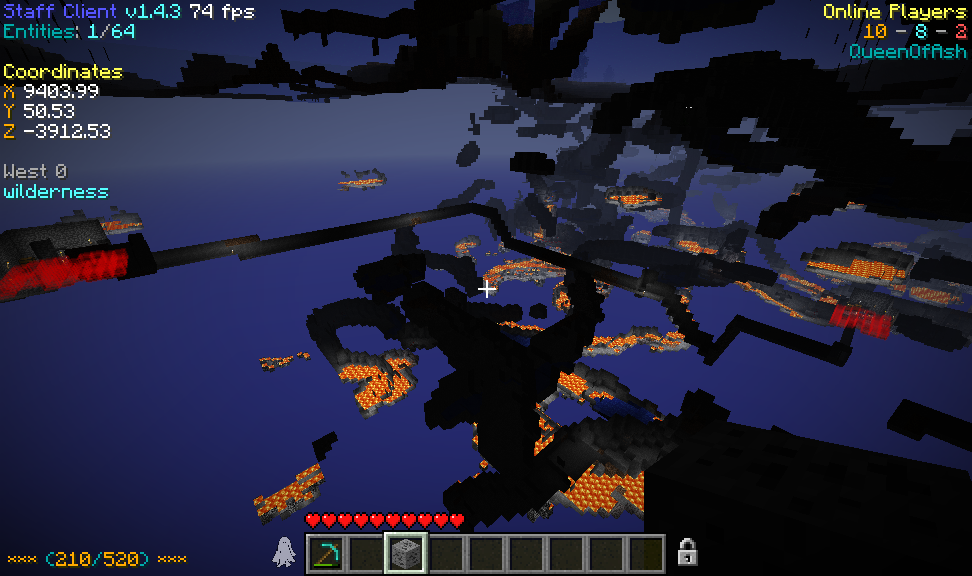This screenshot has width=972, height=576.
Task: Select the stone block hotbar slot
Action: (406, 553)
